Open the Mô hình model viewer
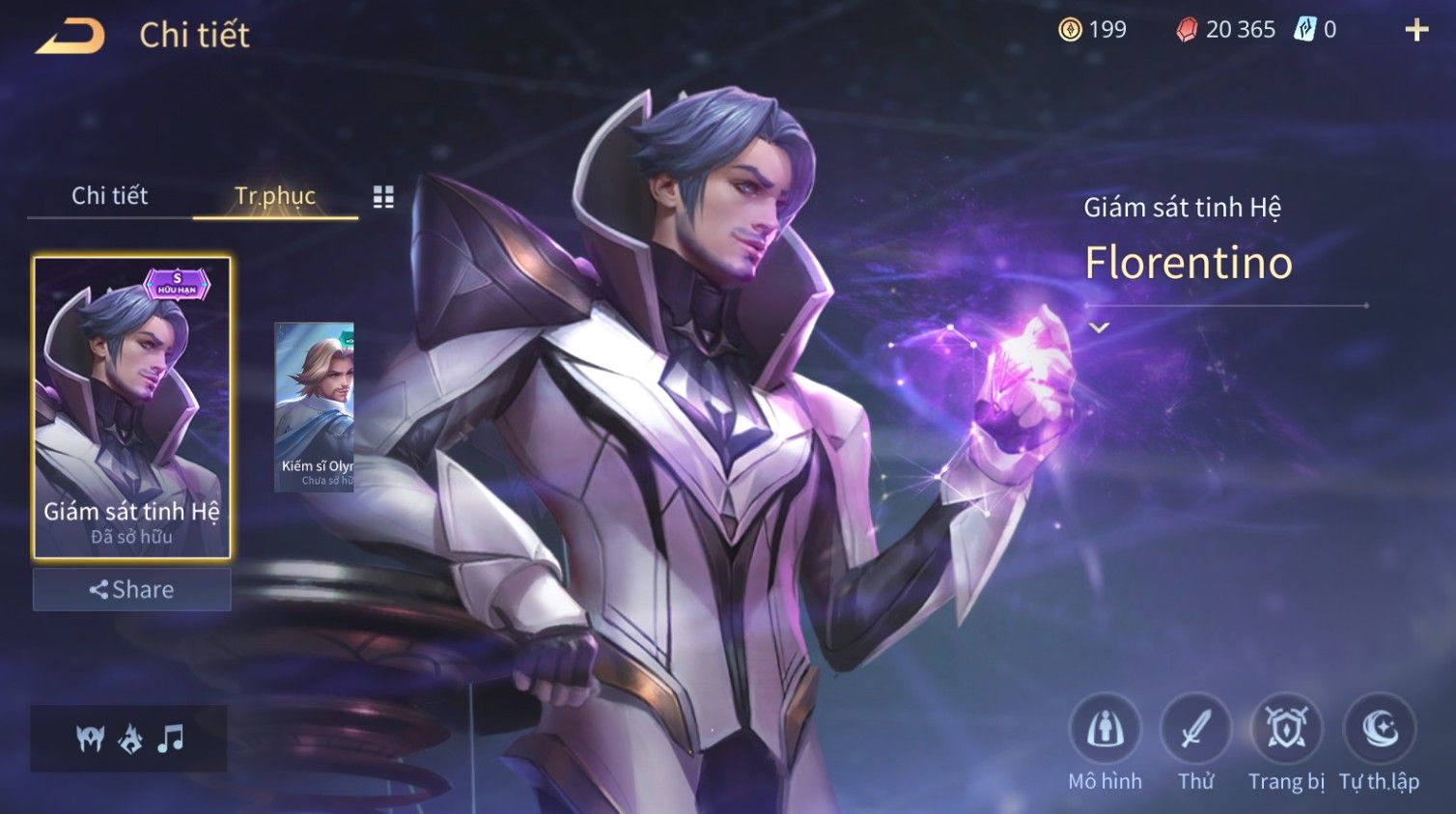 click(x=1105, y=730)
